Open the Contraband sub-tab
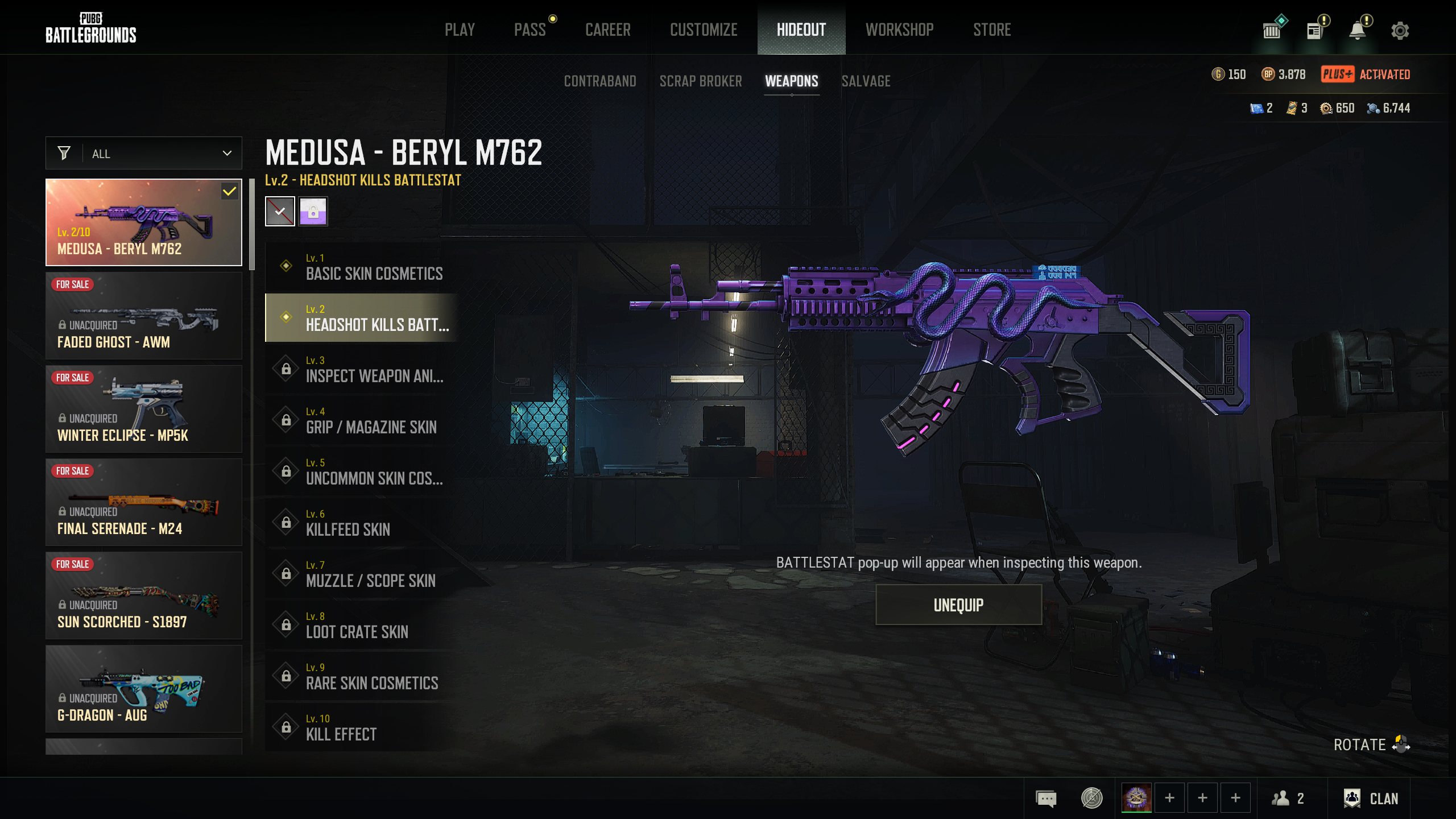Viewport: 1456px width, 819px height. [x=599, y=81]
